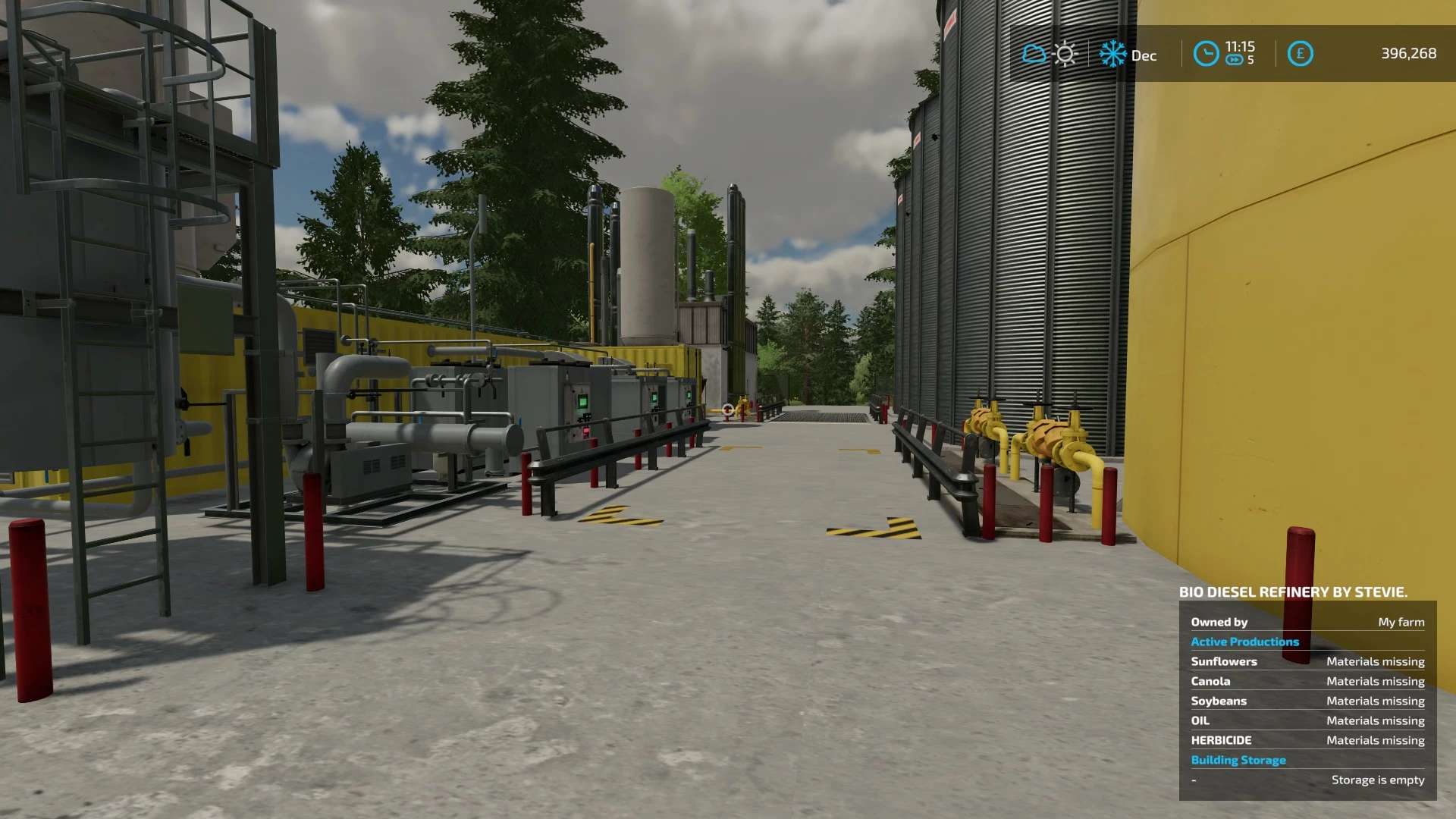Choose the HERBICIDE production row
1456x819 pixels.
click(1307, 740)
